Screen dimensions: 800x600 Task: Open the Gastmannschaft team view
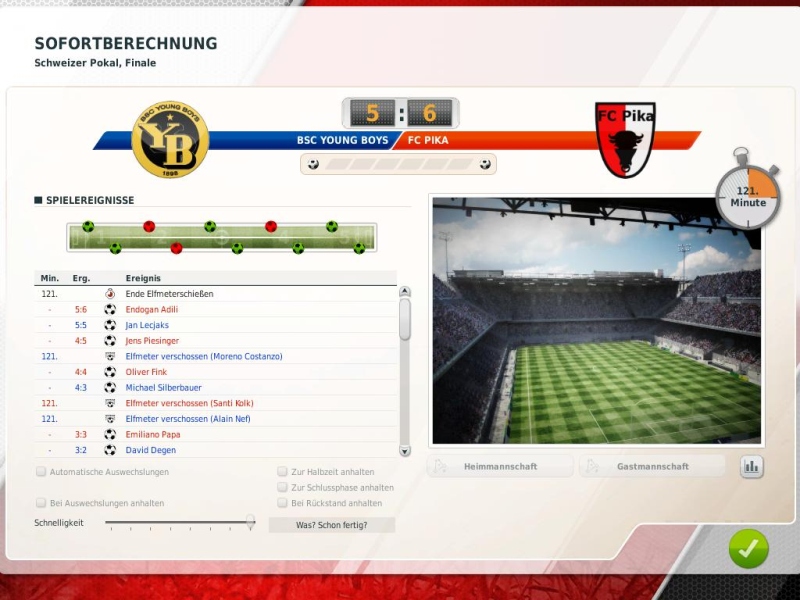point(652,466)
